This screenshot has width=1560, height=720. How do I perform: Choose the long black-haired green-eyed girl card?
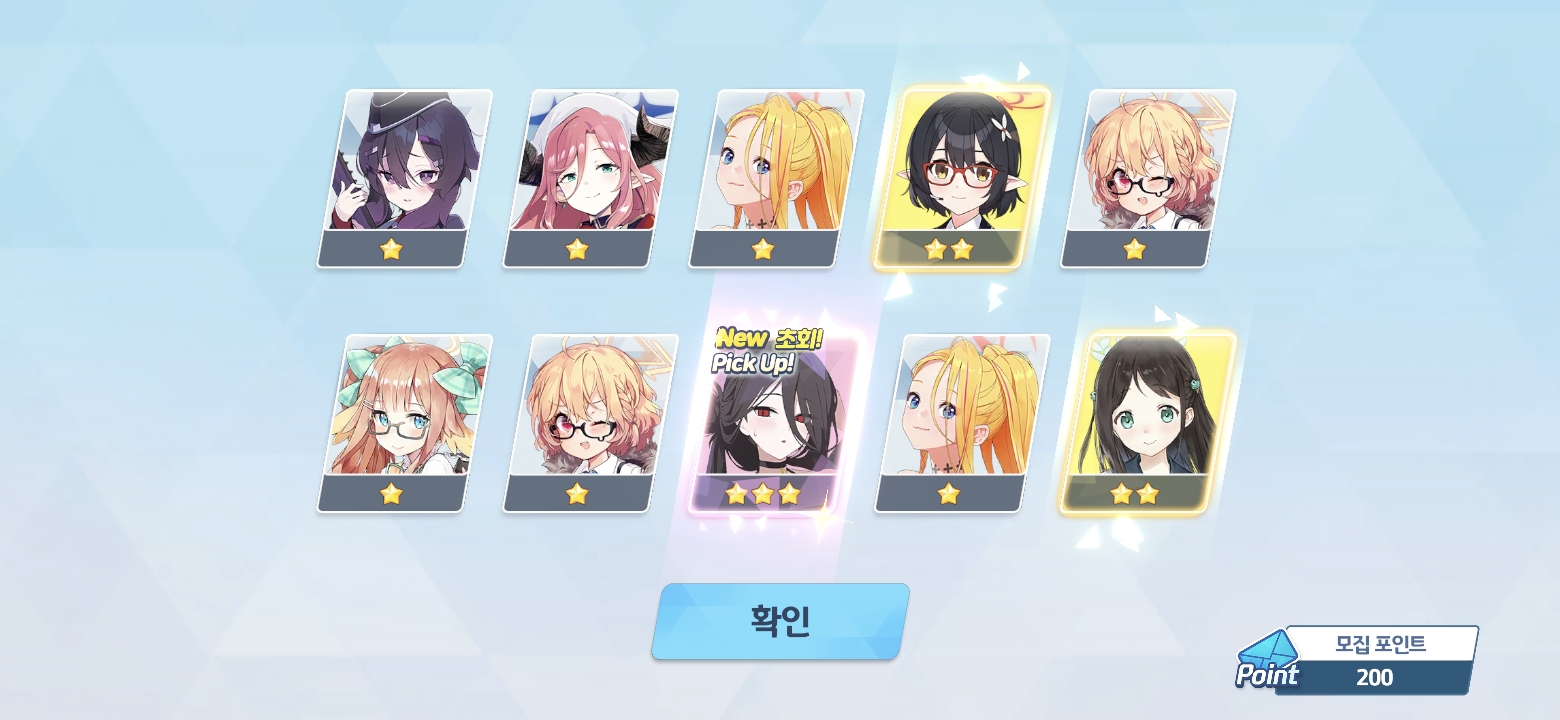click(1146, 422)
